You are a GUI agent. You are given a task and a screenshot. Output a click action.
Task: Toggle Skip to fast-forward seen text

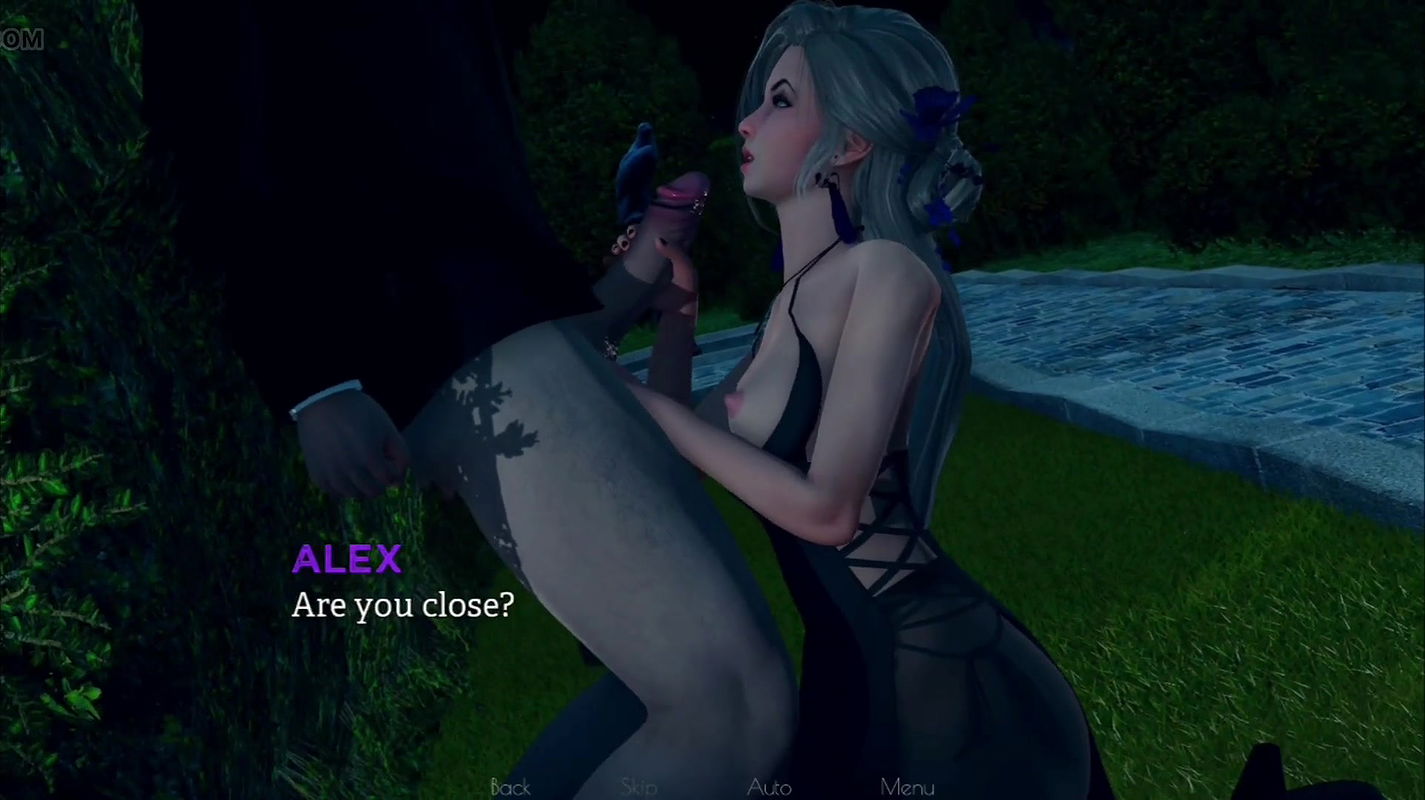[x=640, y=788]
